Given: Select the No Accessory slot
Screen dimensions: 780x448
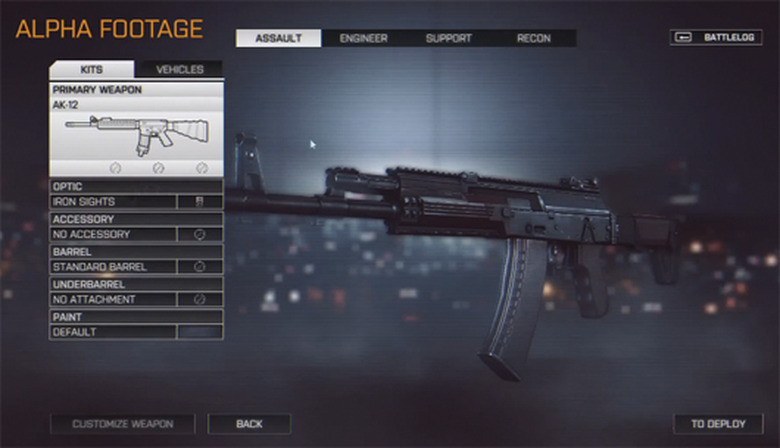Looking at the screenshot, I should (136, 234).
